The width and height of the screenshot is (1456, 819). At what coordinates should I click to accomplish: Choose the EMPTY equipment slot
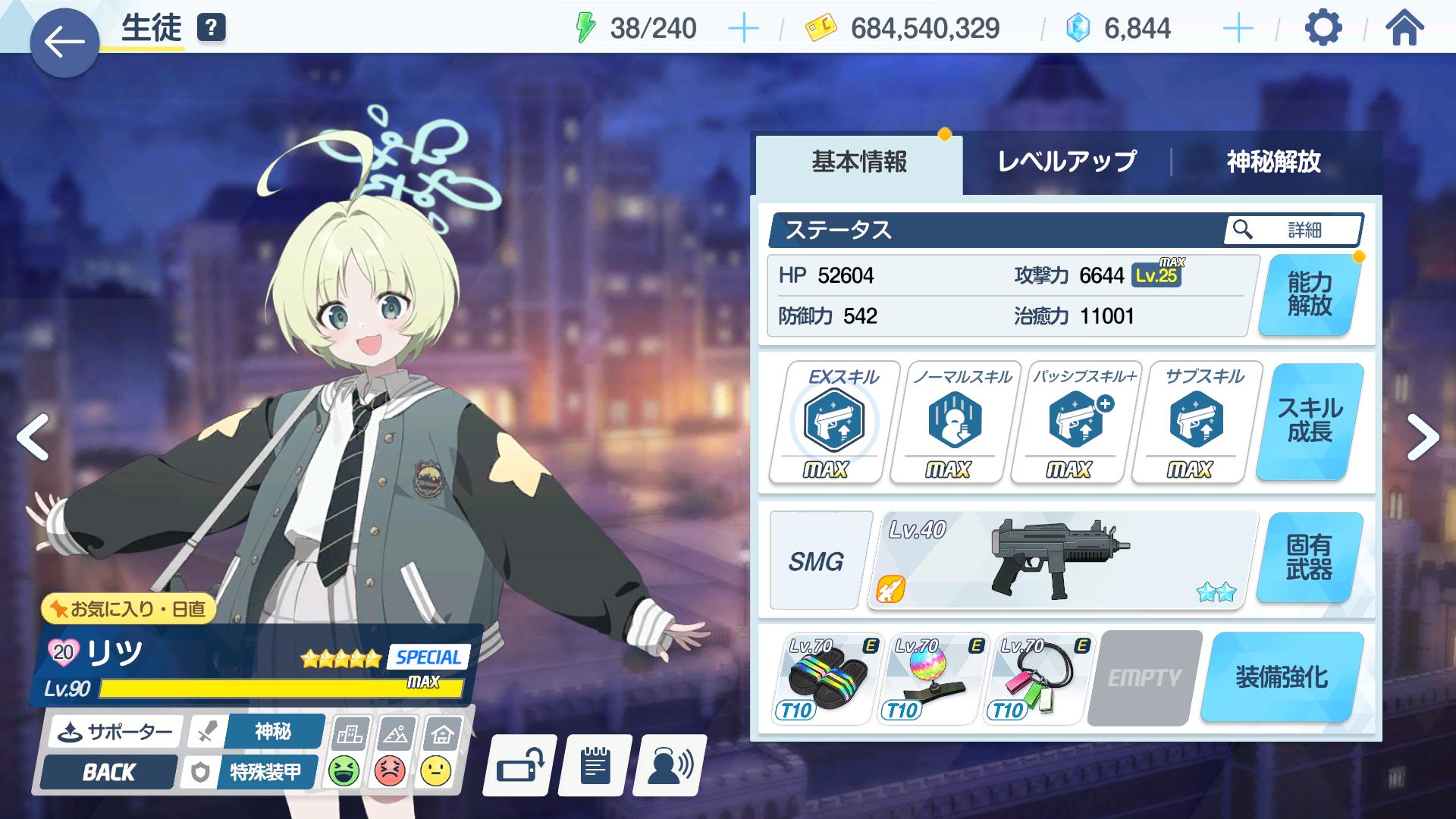[x=1144, y=677]
